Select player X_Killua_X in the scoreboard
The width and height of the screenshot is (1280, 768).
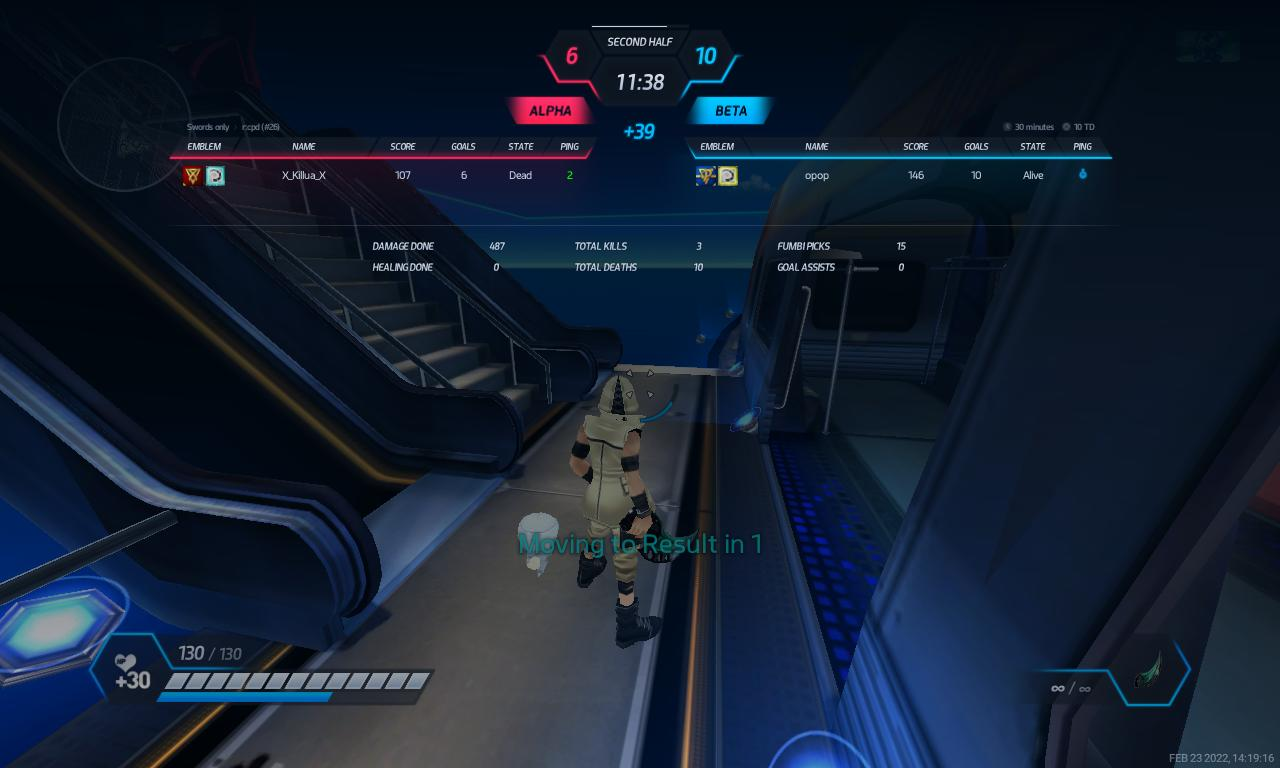pos(303,175)
